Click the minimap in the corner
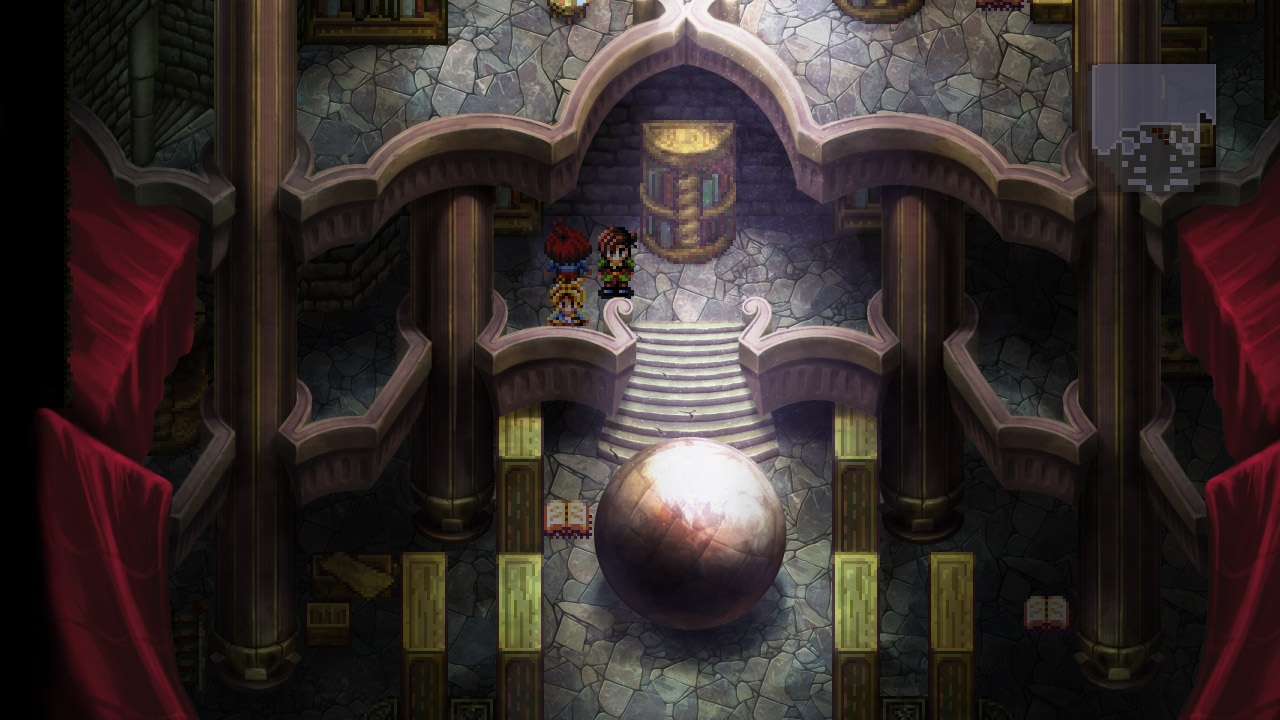 [x=1154, y=128]
